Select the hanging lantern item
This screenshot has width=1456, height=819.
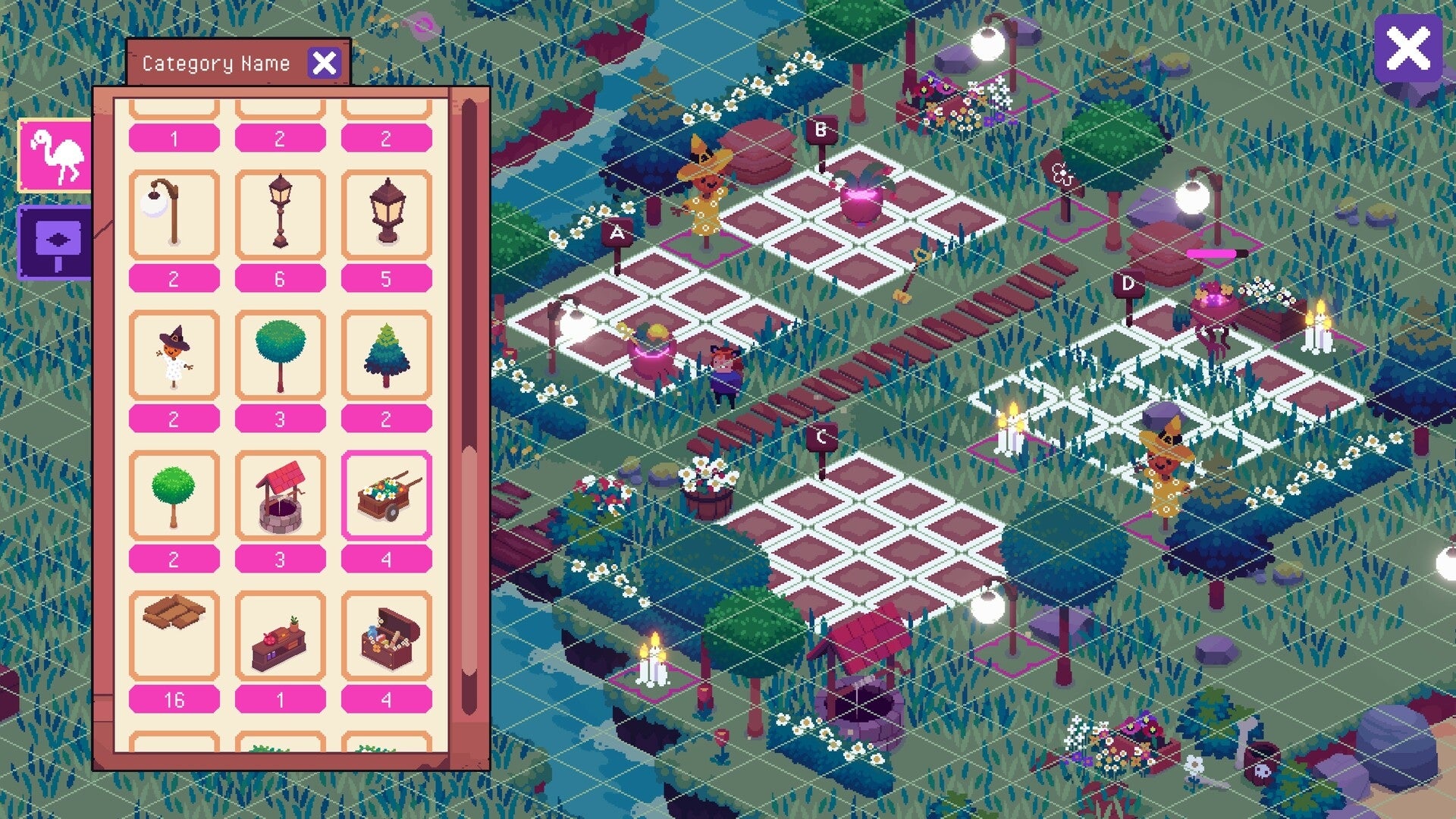click(x=387, y=212)
